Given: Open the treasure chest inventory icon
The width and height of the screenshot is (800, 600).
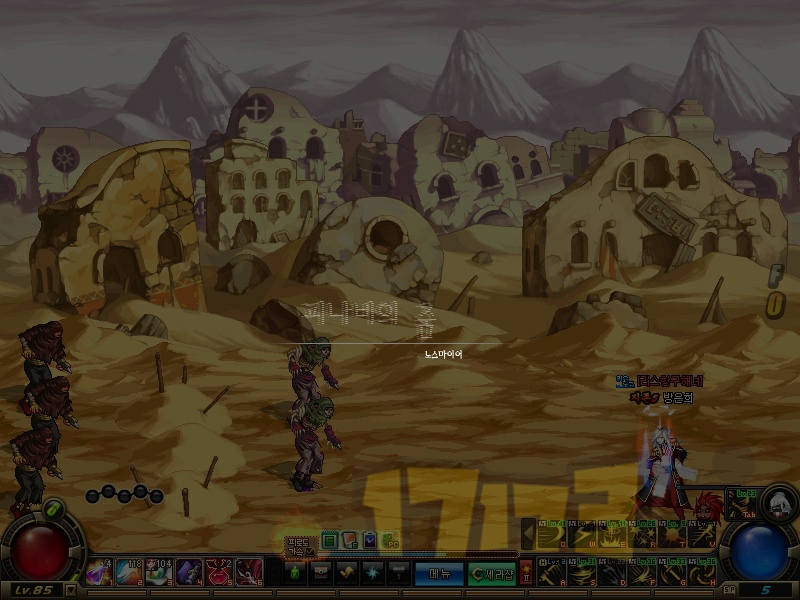Looking at the screenshot, I should click(320, 574).
